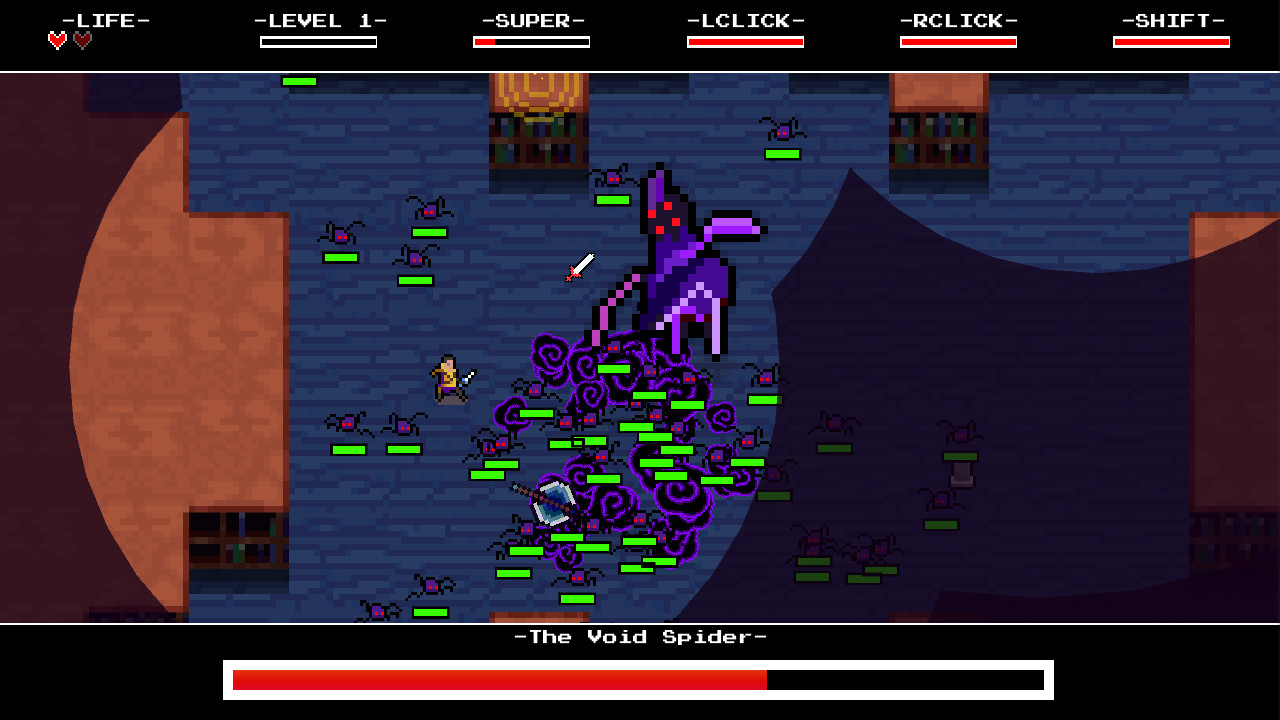The width and height of the screenshot is (1280, 720).
Task: Click the RCLICK cooldown bar
Action: point(958,41)
